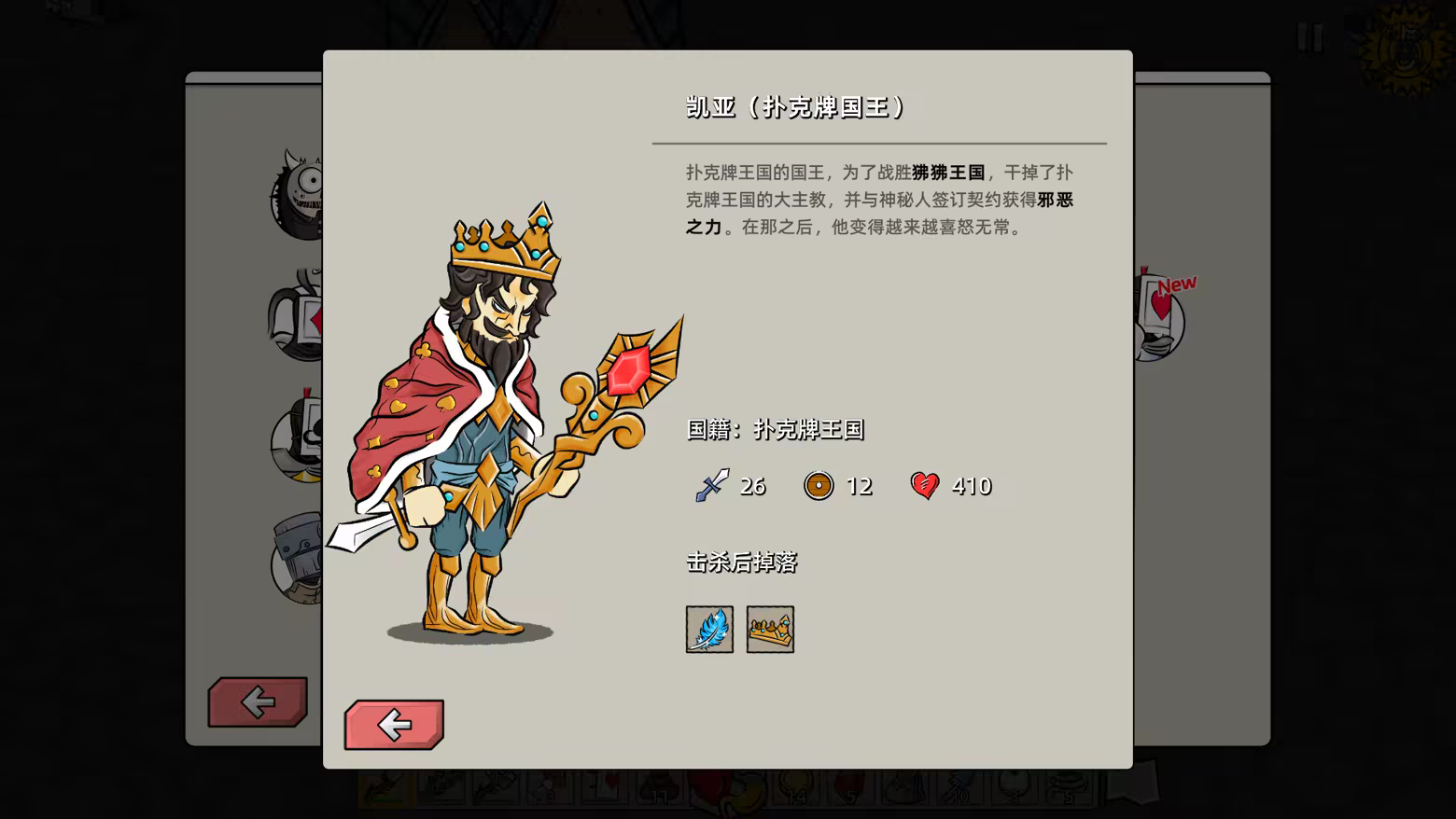Click the heart health icon showing 410

[x=924, y=485]
